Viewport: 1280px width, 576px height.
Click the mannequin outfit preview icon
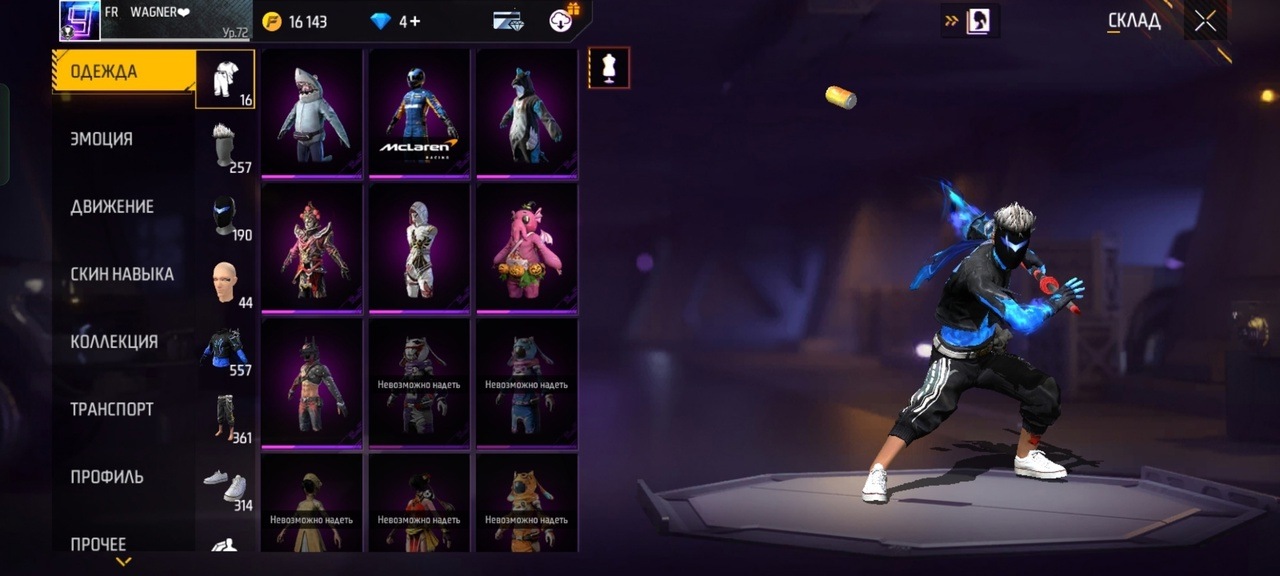(x=608, y=67)
